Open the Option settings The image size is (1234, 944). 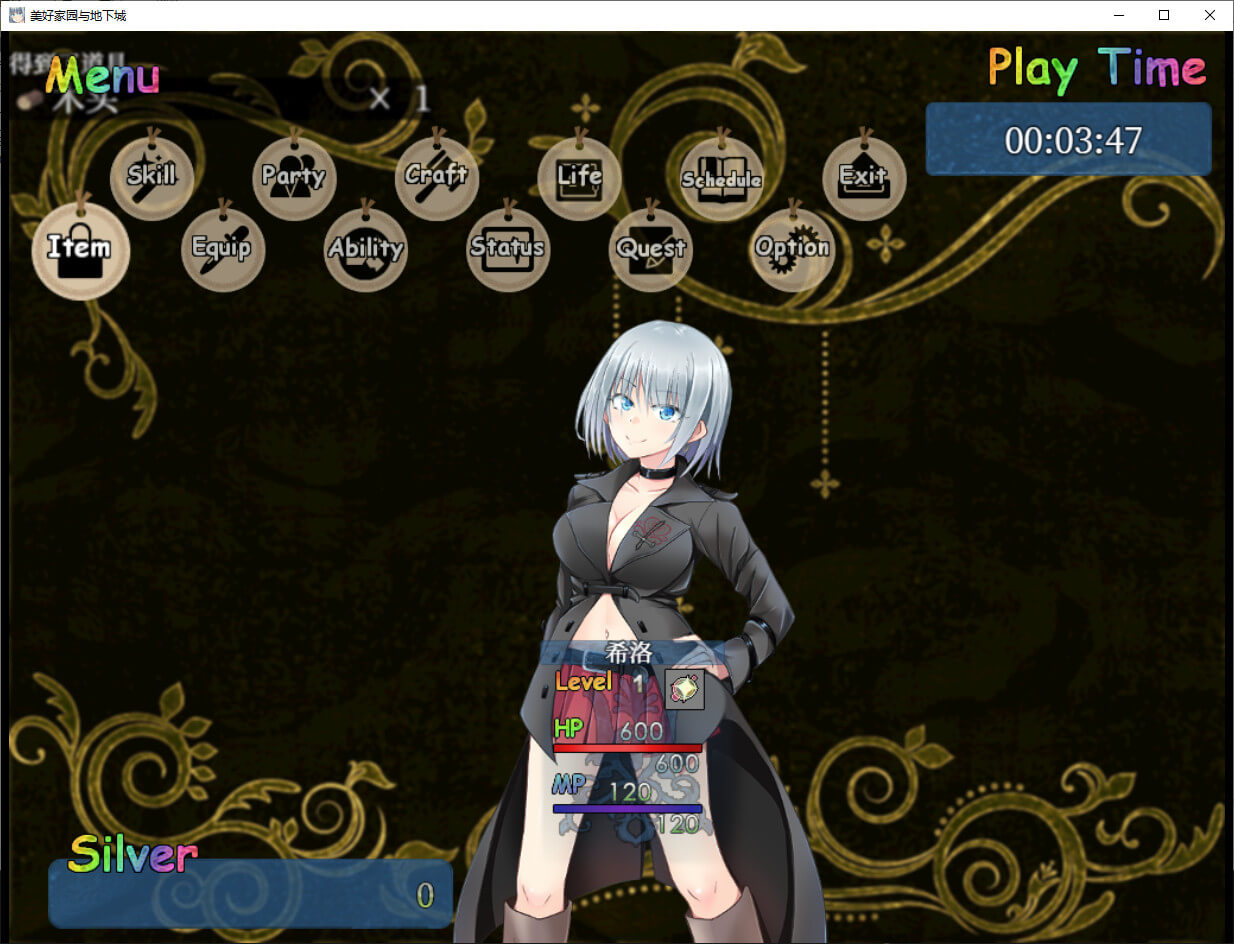793,250
